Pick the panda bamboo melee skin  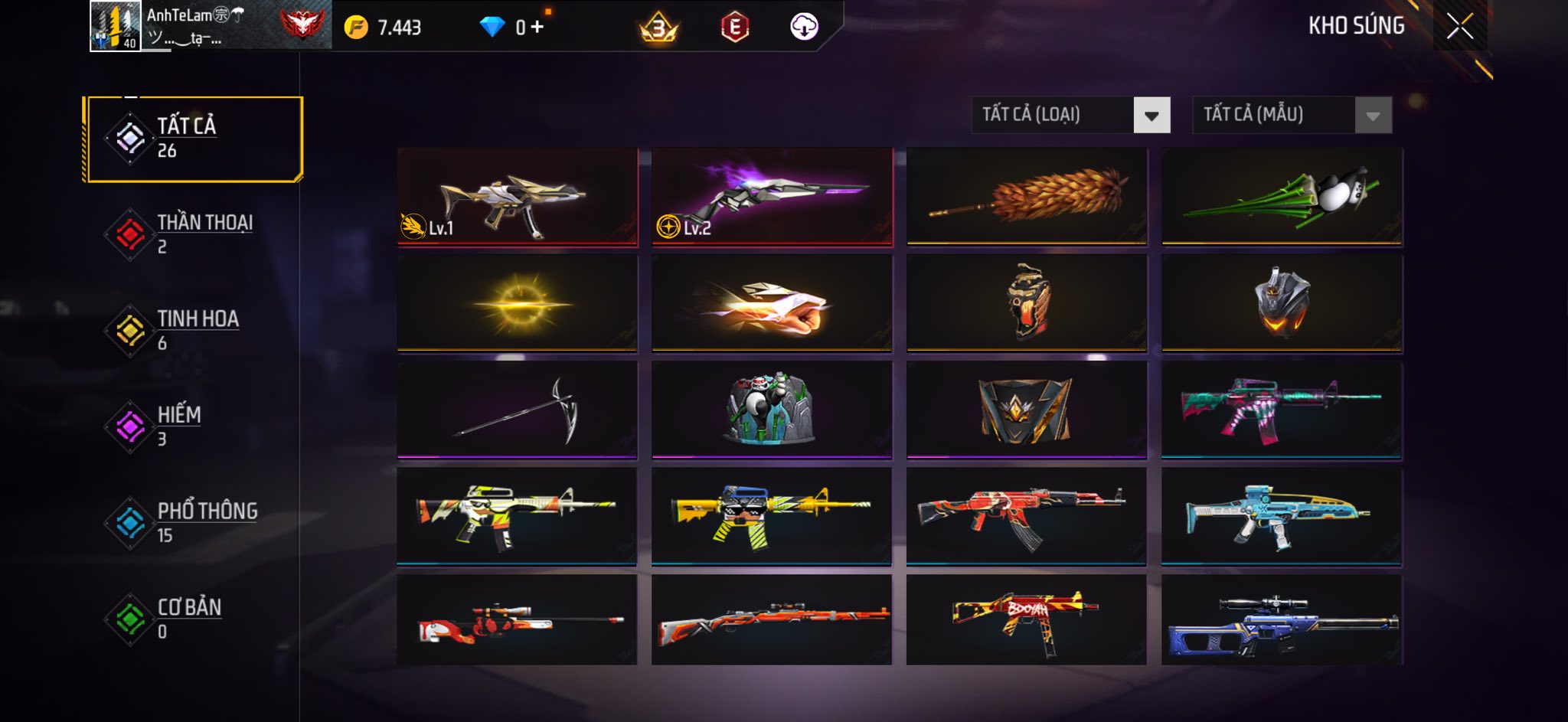point(1282,198)
